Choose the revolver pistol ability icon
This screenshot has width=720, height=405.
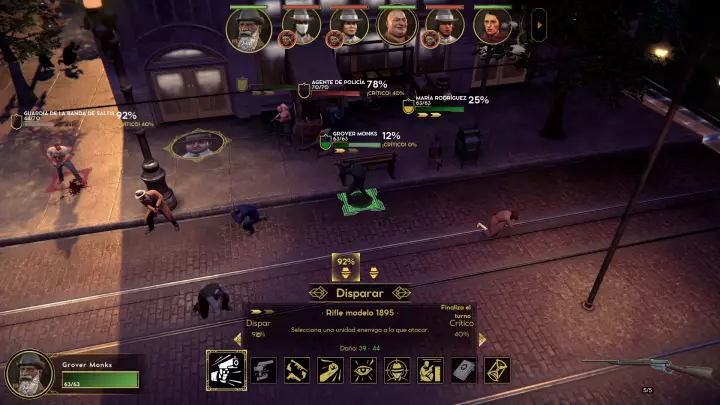261,370
